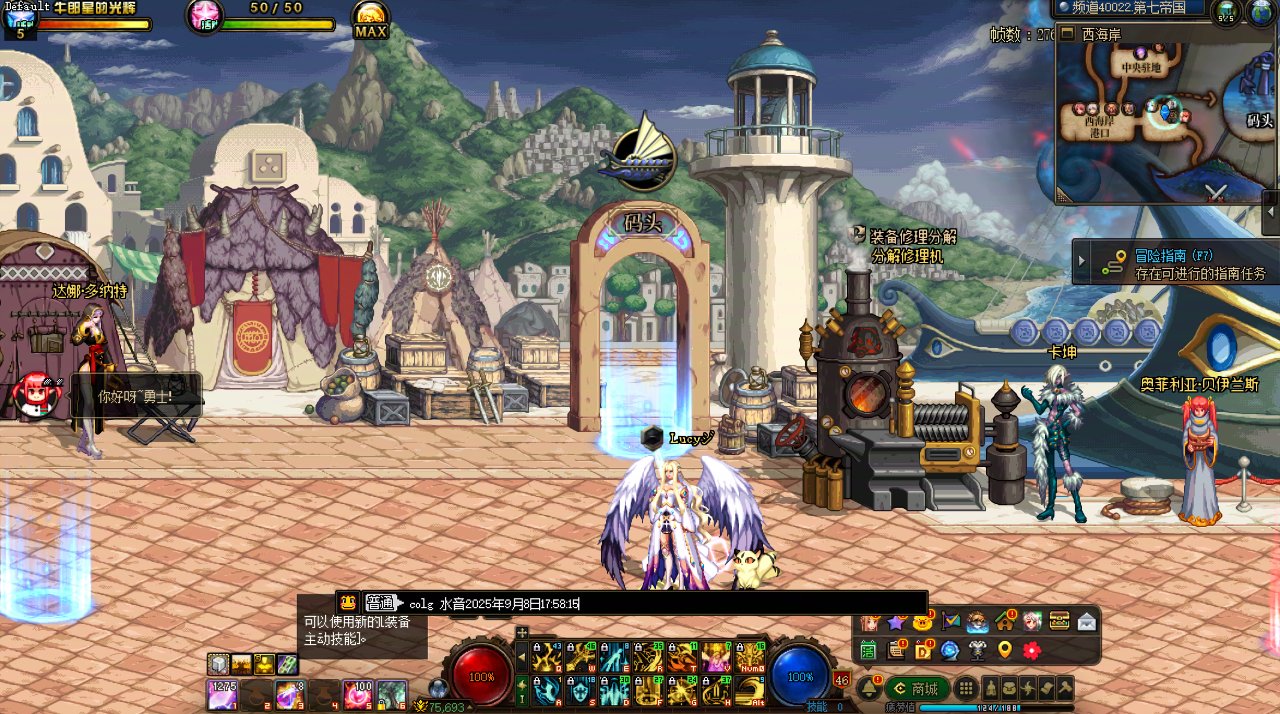Viewport: 1280px width, 714px height.
Task: Click the bell notification icon
Action: click(870, 688)
